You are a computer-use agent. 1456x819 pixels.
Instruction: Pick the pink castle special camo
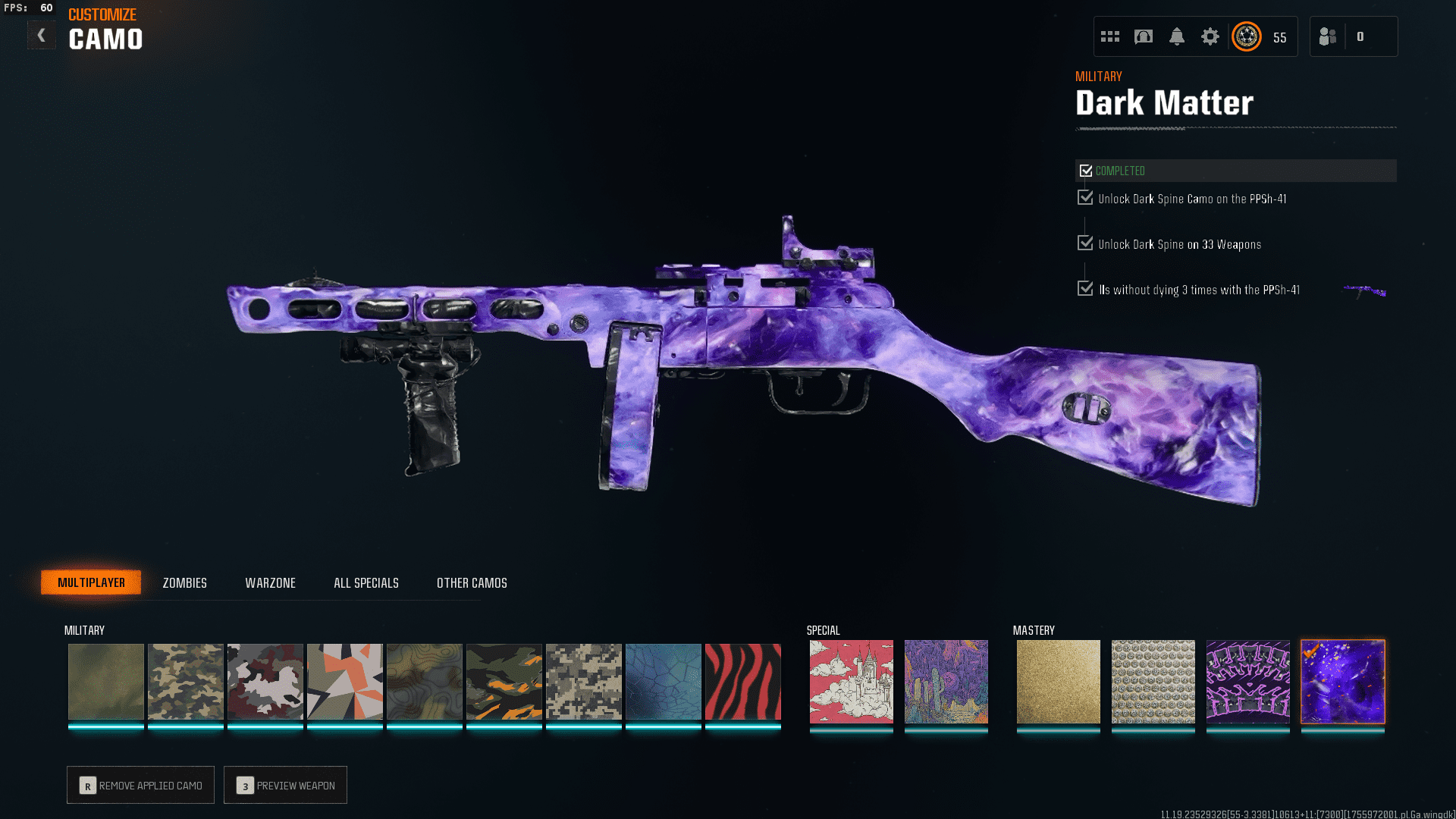tap(851, 682)
